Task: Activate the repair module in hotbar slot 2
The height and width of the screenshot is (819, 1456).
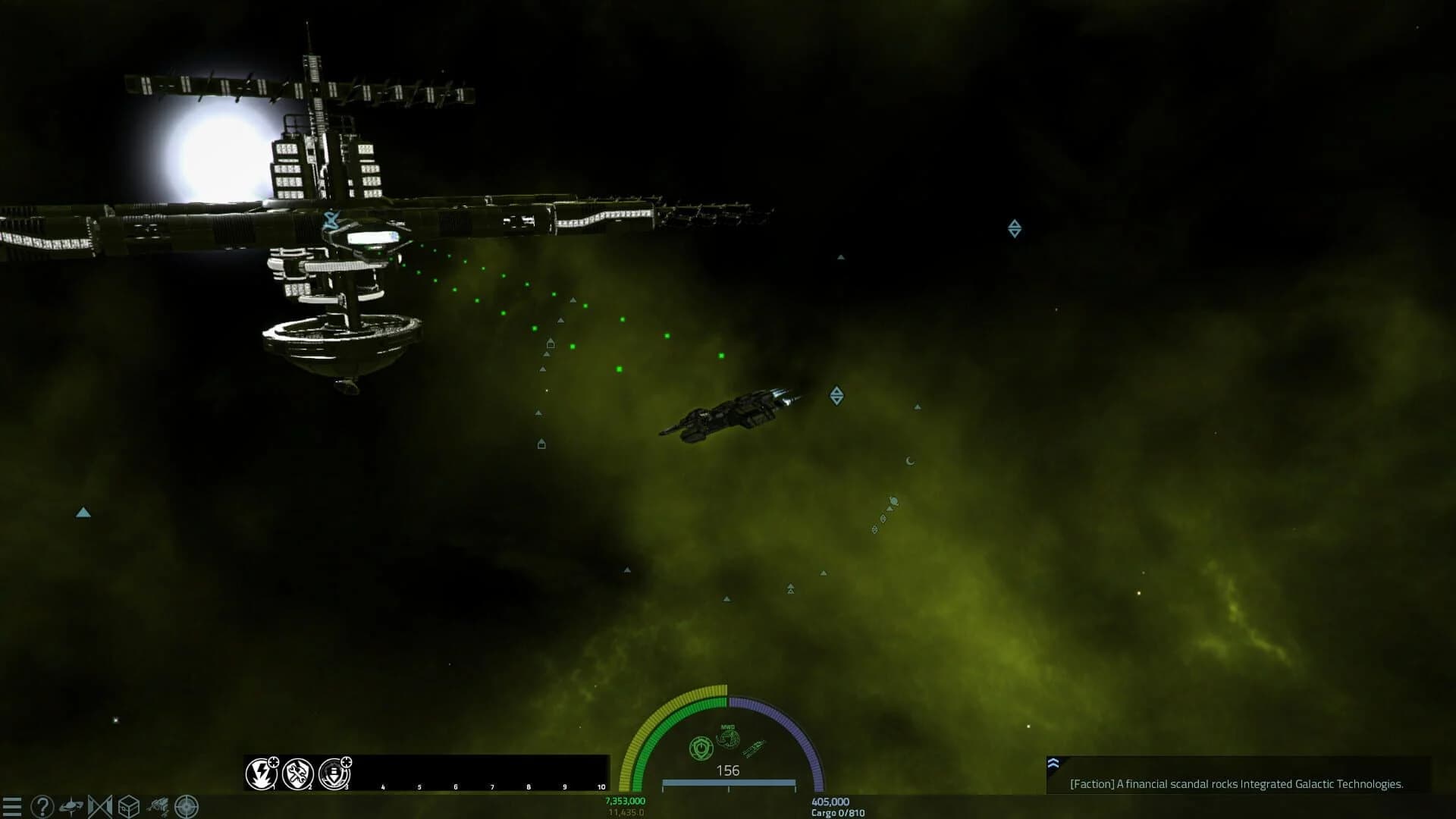Action: tap(297, 774)
